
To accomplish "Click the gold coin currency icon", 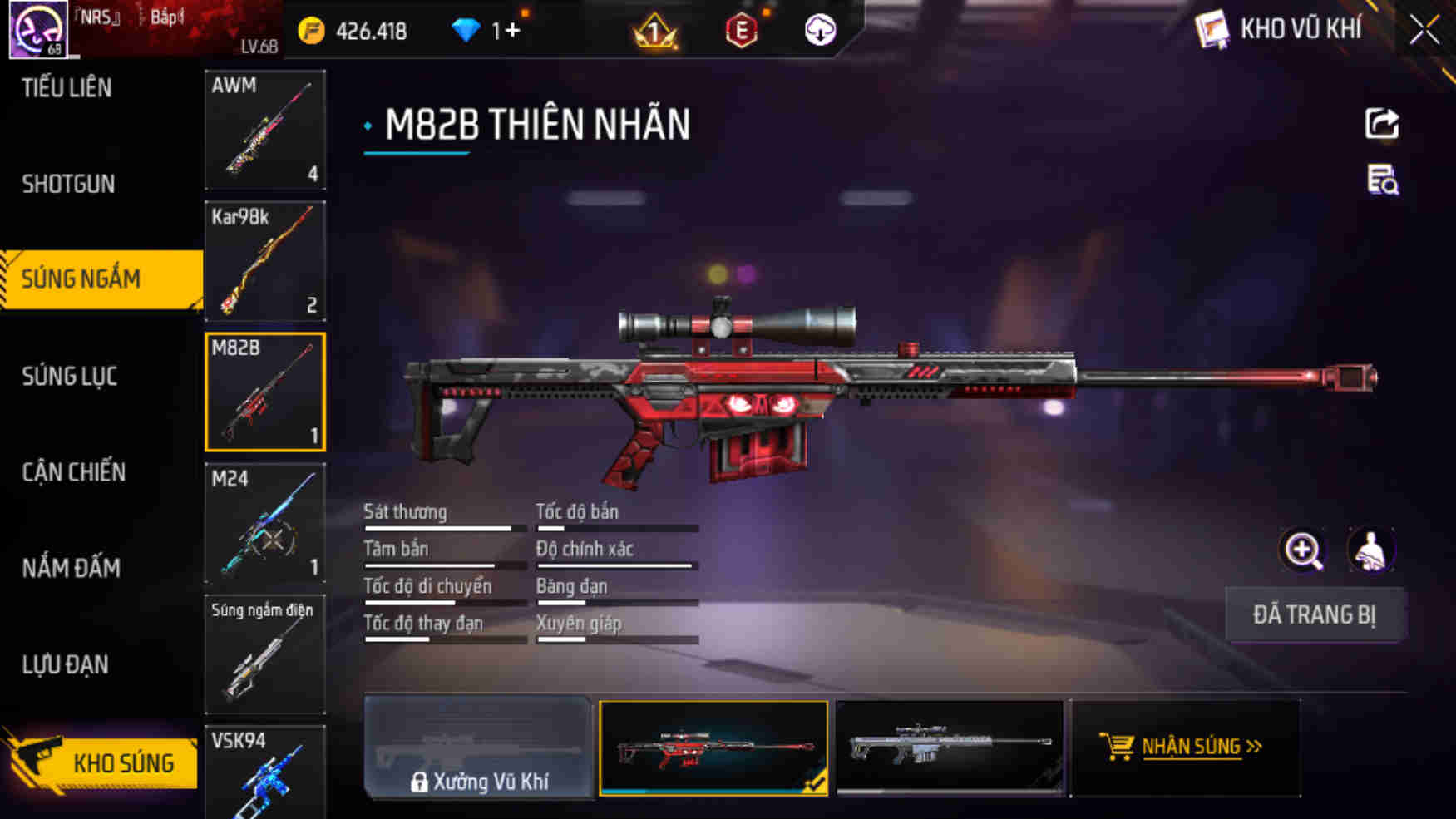I will pyautogui.click(x=308, y=30).
